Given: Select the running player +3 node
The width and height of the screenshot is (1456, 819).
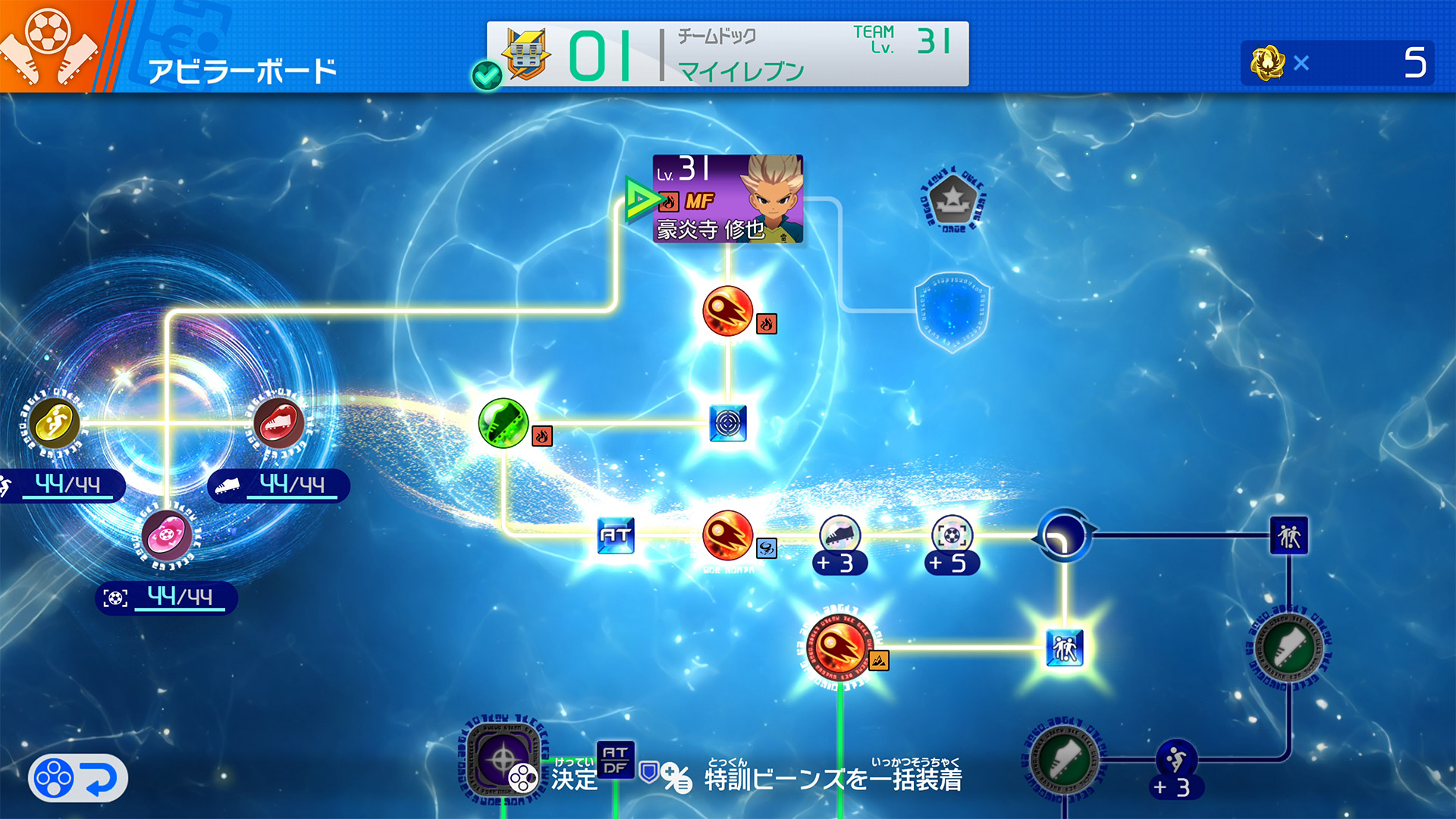Looking at the screenshot, I should (x=1176, y=760).
